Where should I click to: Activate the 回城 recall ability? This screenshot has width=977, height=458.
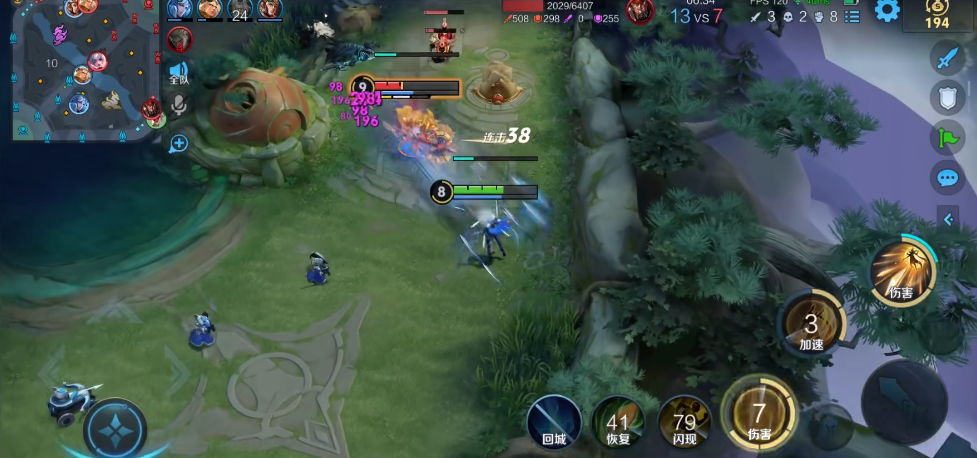pyautogui.click(x=554, y=421)
